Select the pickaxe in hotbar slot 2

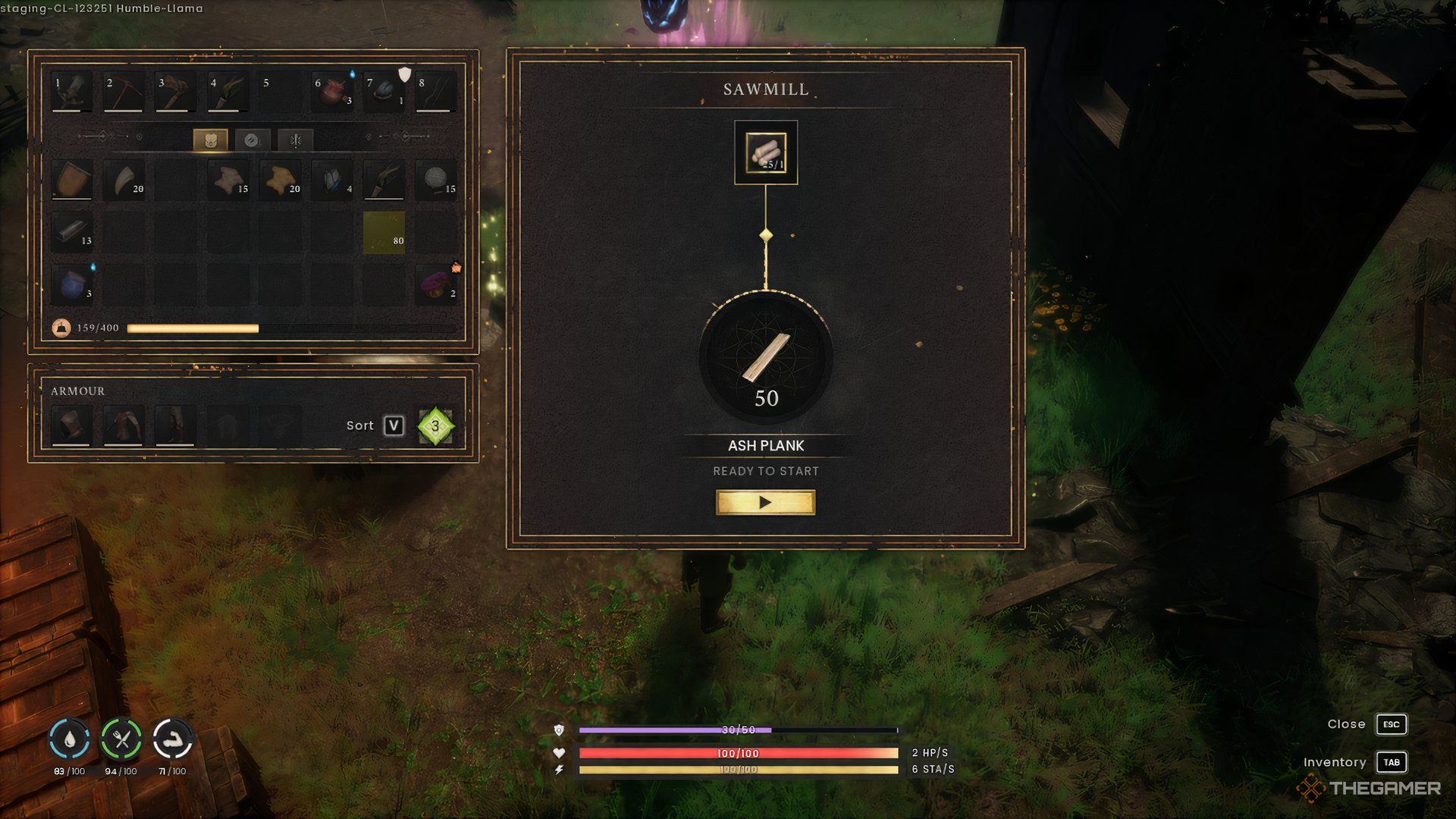pyautogui.click(x=124, y=93)
